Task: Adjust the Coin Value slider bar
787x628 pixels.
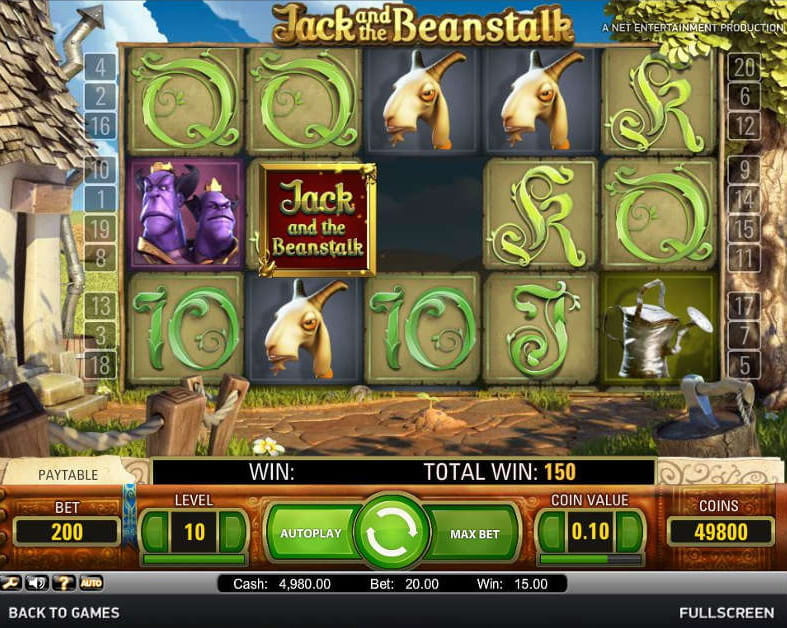Action: (x=590, y=559)
